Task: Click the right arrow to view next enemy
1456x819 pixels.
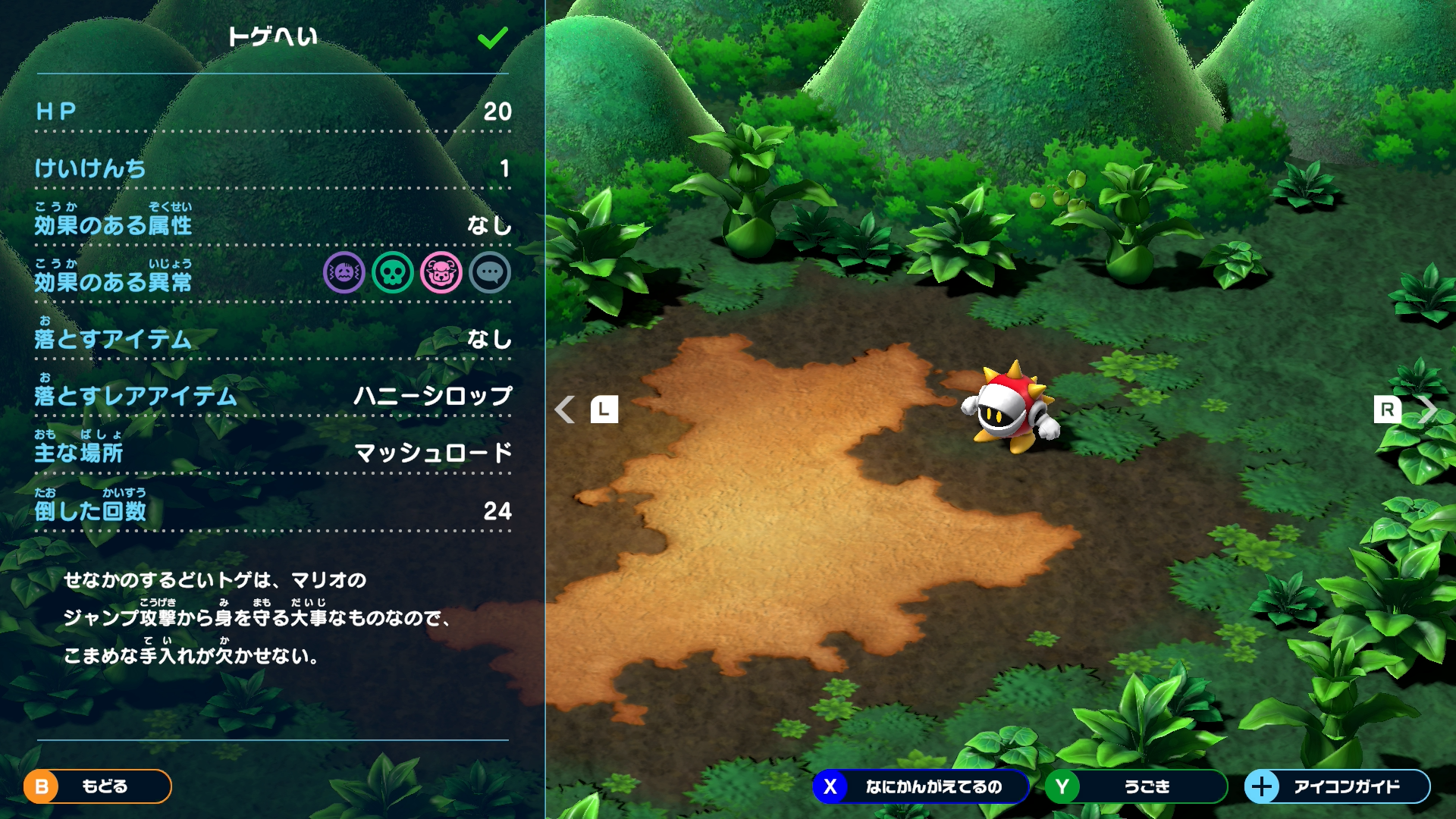Action: (1429, 409)
